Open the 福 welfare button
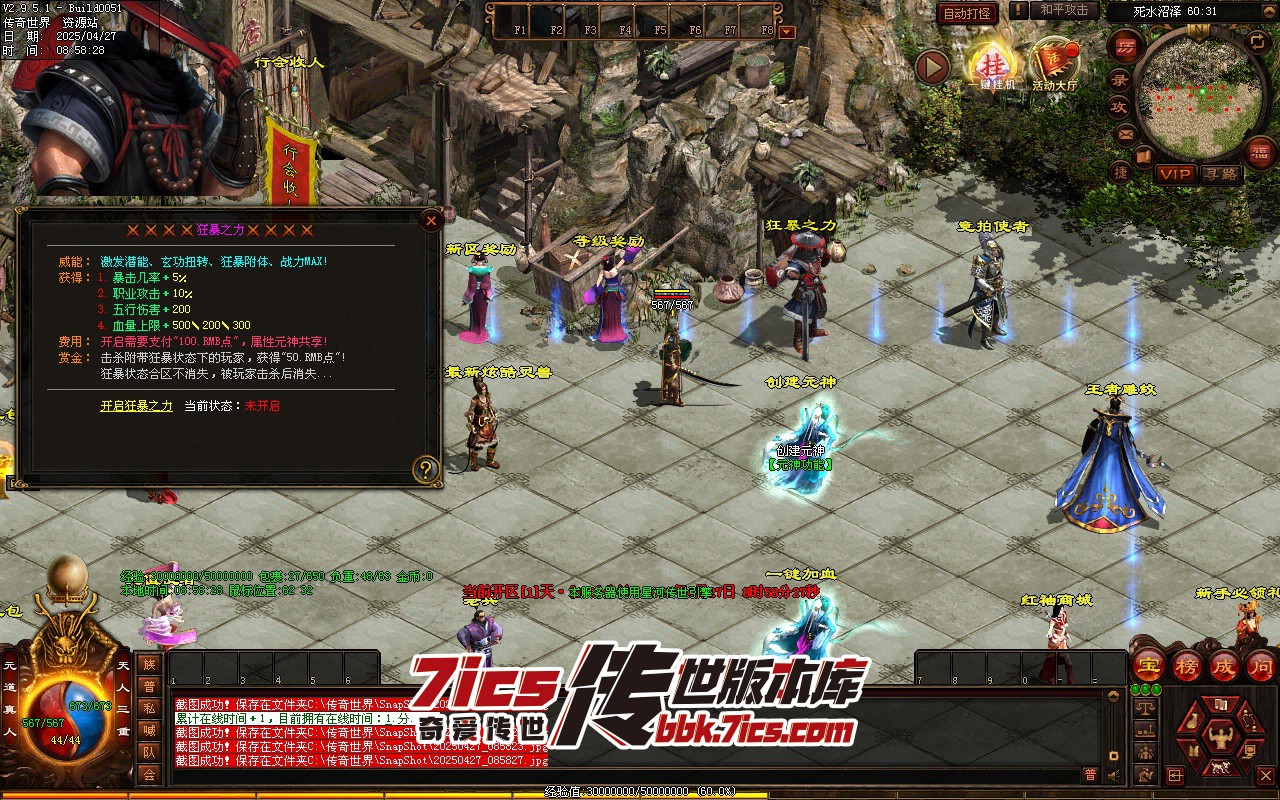 click(x=1259, y=151)
